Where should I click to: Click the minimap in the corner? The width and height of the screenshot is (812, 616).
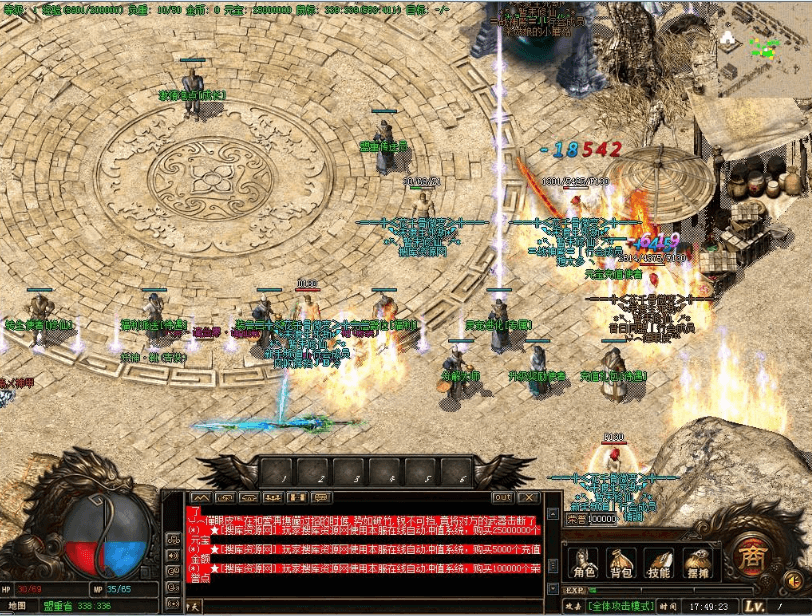click(x=765, y=48)
